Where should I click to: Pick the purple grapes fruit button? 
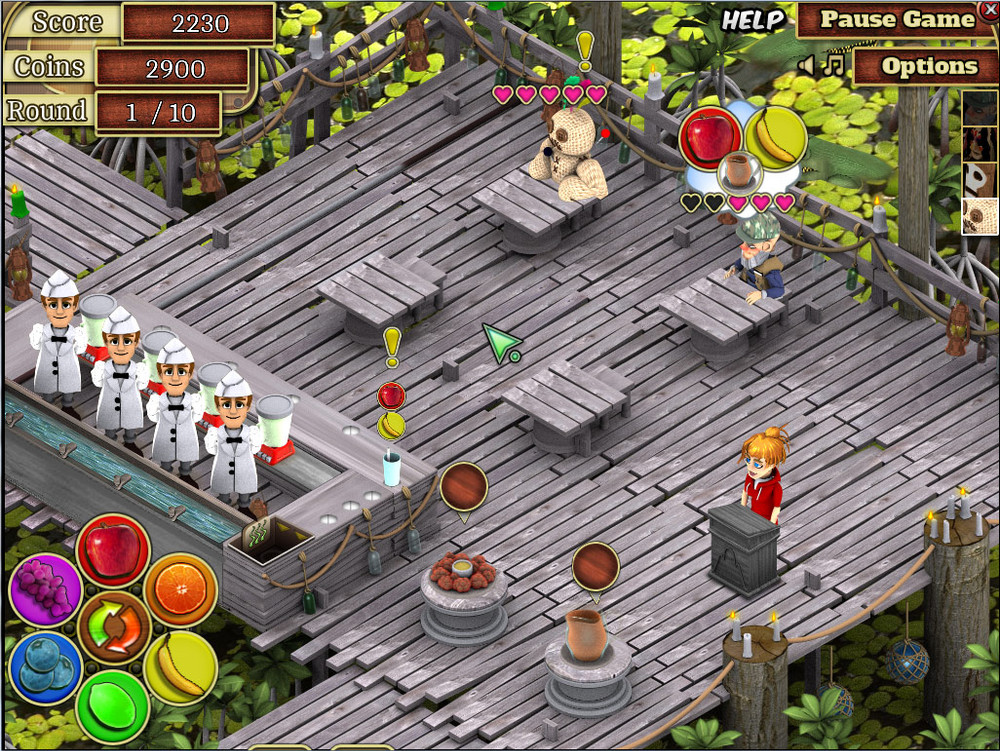tap(45, 590)
